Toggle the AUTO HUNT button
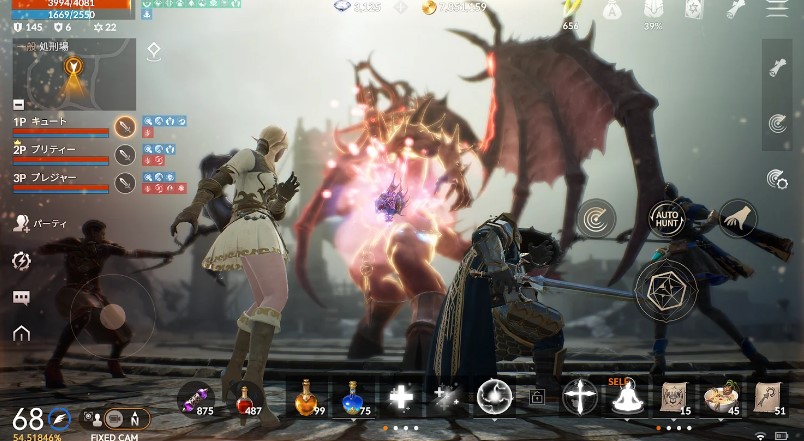804x441 pixels. point(666,218)
